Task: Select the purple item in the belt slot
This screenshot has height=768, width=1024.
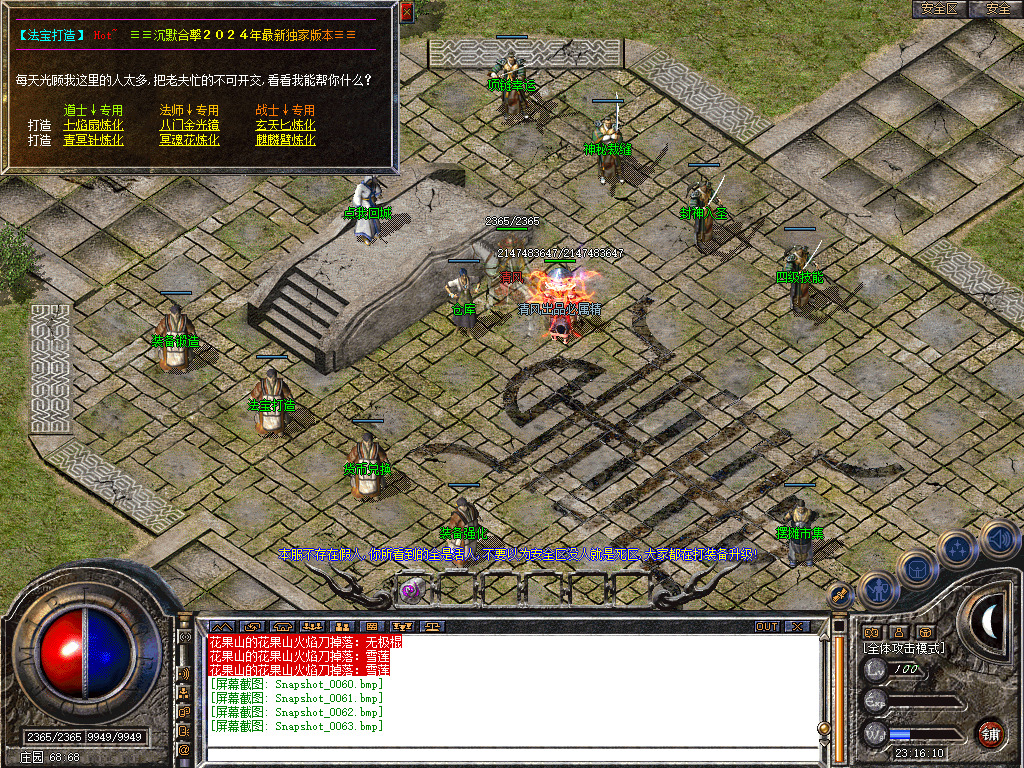Action: pos(411,590)
